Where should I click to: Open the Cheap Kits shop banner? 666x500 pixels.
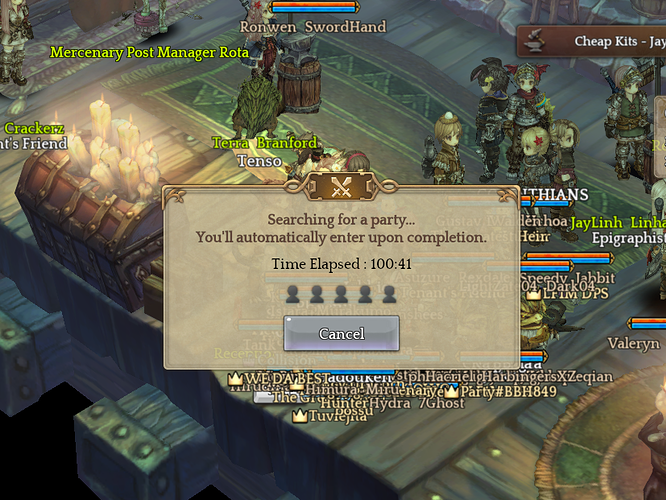pyautogui.click(x=600, y=42)
